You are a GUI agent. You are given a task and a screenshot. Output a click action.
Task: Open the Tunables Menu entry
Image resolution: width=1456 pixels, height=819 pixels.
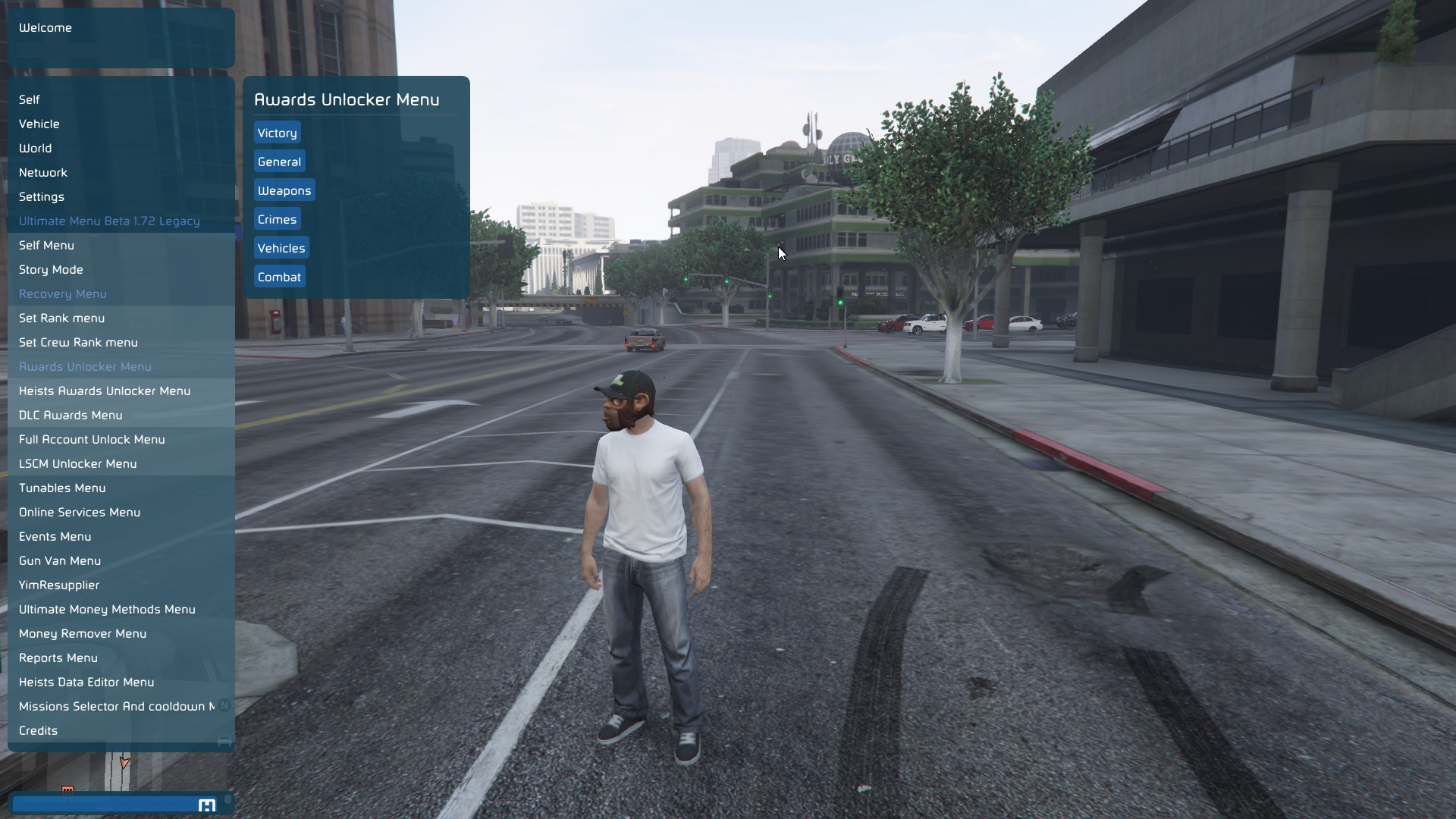pyautogui.click(x=62, y=488)
